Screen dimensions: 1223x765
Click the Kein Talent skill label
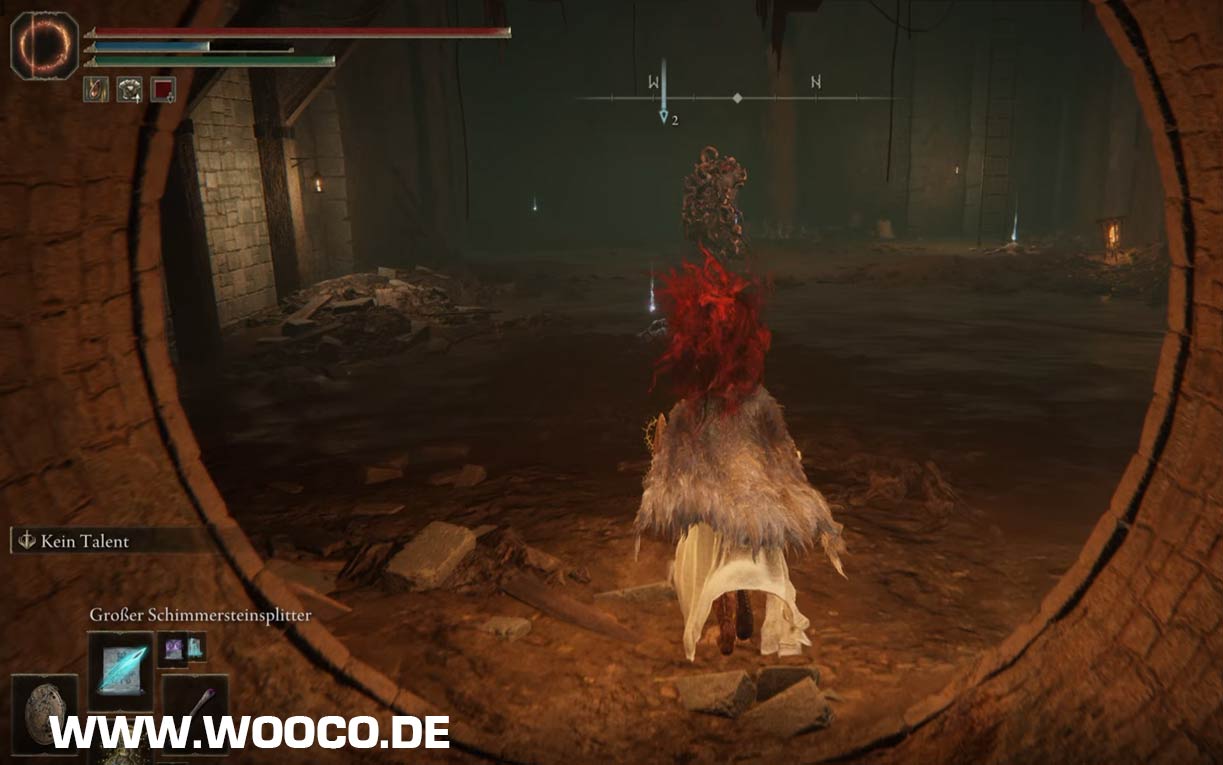click(85, 541)
